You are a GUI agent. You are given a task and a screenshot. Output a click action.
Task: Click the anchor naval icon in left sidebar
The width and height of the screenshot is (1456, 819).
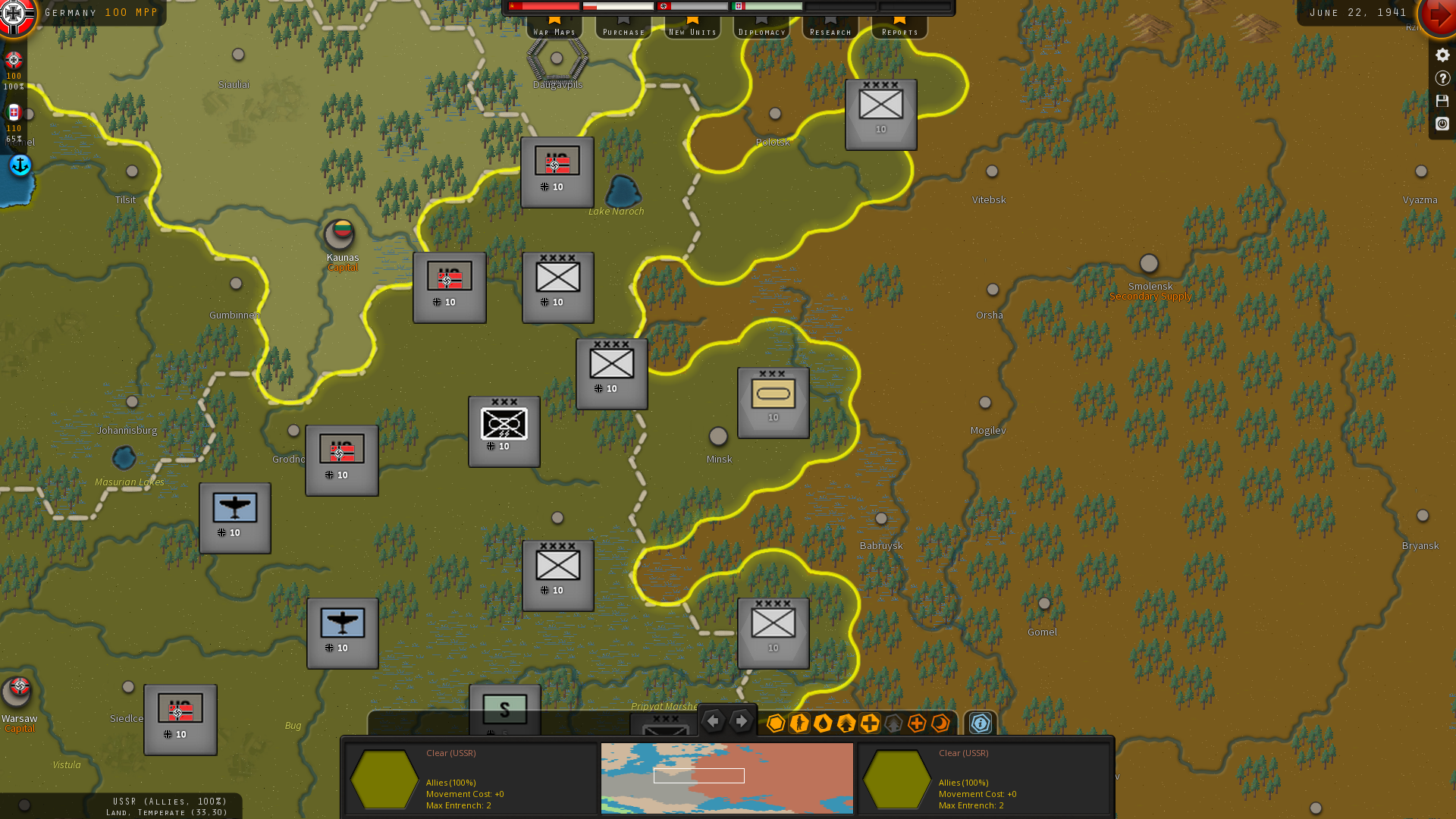(x=20, y=165)
